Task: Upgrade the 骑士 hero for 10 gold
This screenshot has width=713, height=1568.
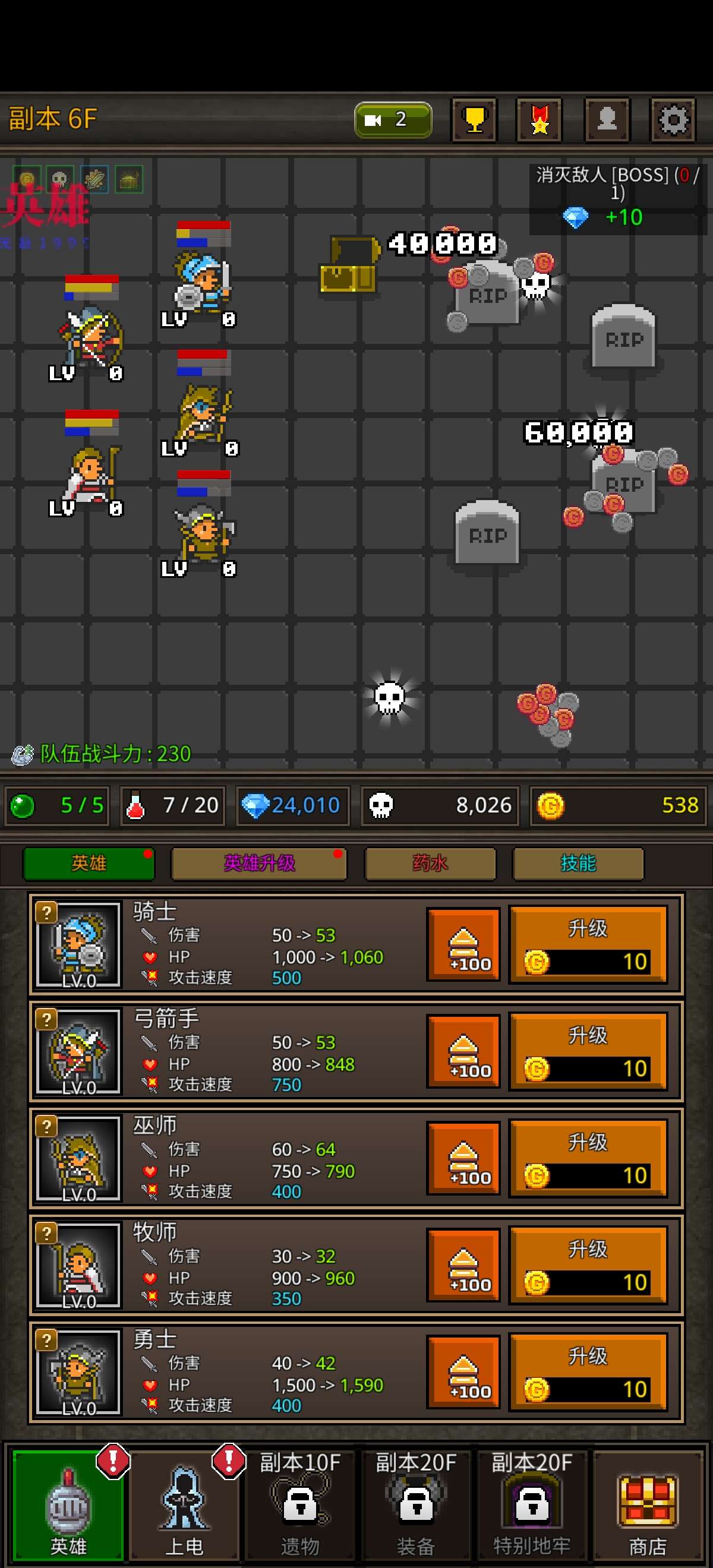Action: (x=588, y=944)
